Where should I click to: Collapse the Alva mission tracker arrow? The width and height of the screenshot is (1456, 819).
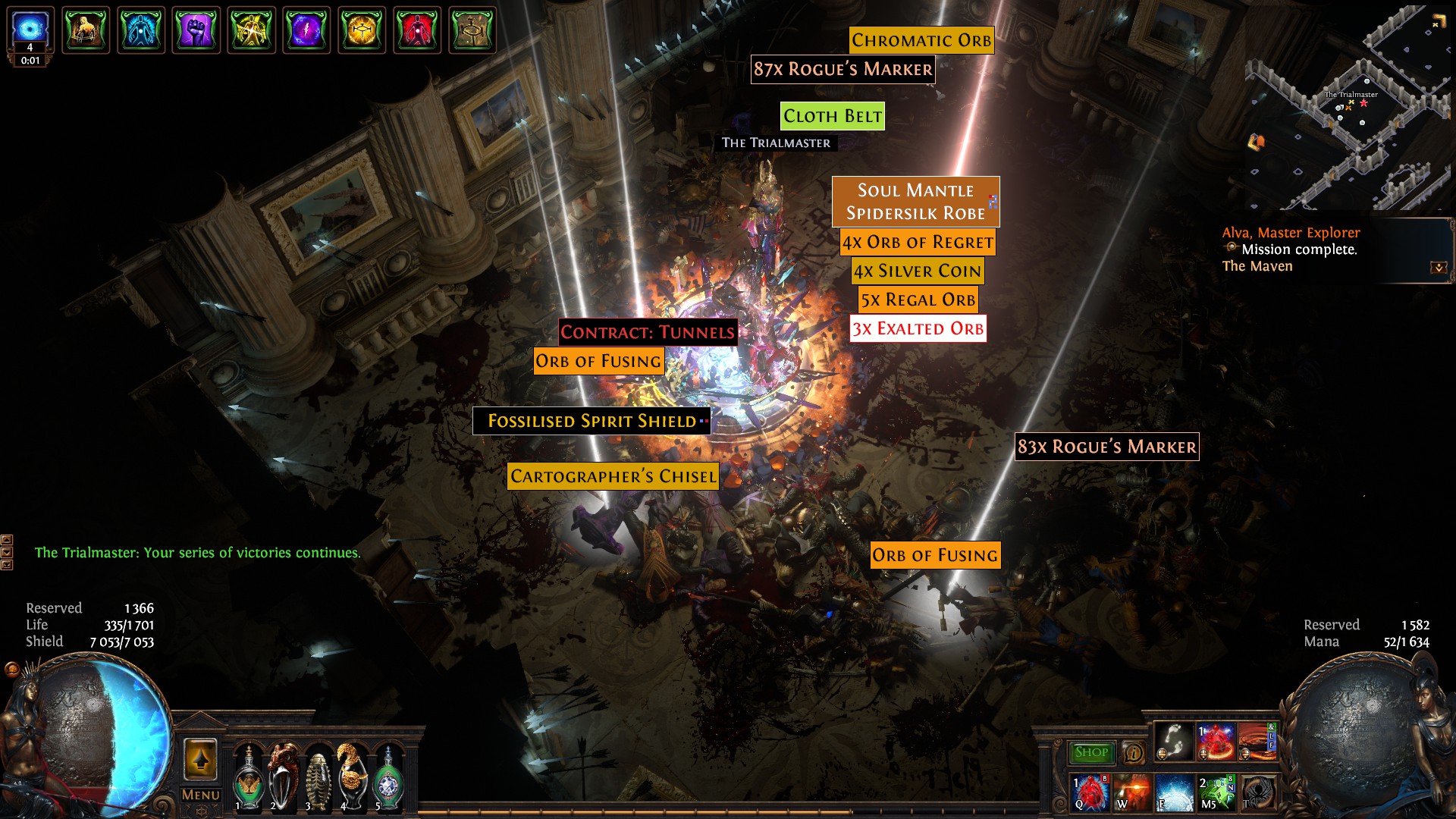(1438, 268)
